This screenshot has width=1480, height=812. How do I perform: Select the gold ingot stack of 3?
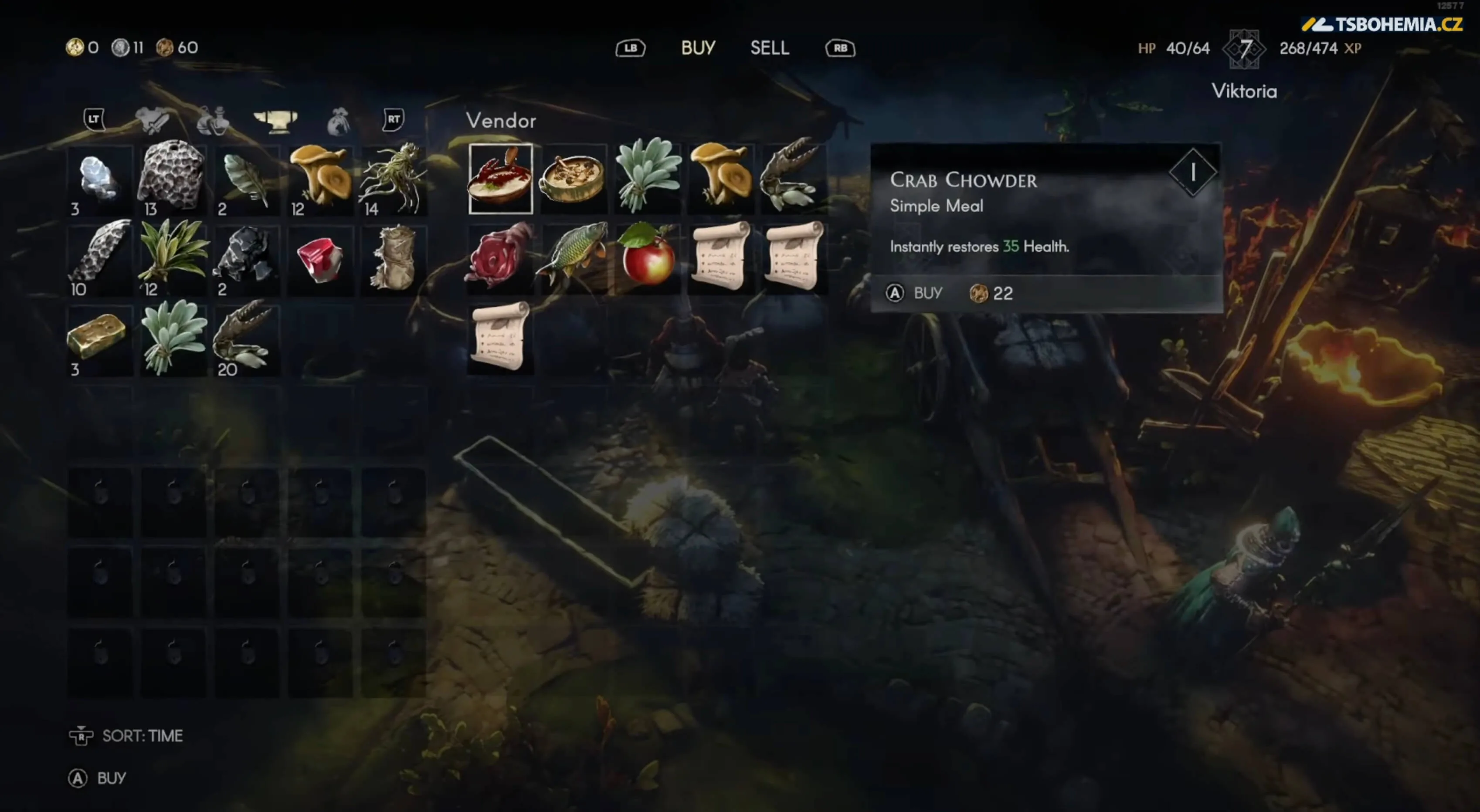98,340
